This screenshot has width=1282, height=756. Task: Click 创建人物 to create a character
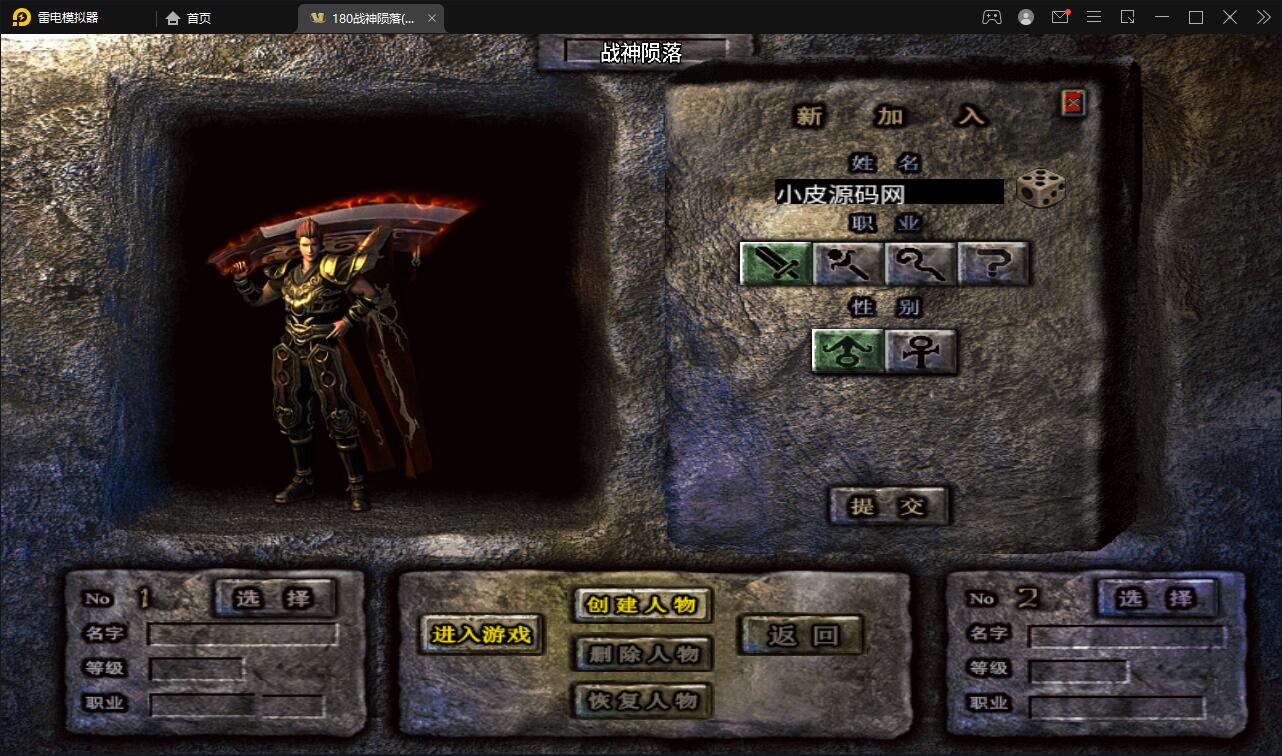tap(642, 604)
